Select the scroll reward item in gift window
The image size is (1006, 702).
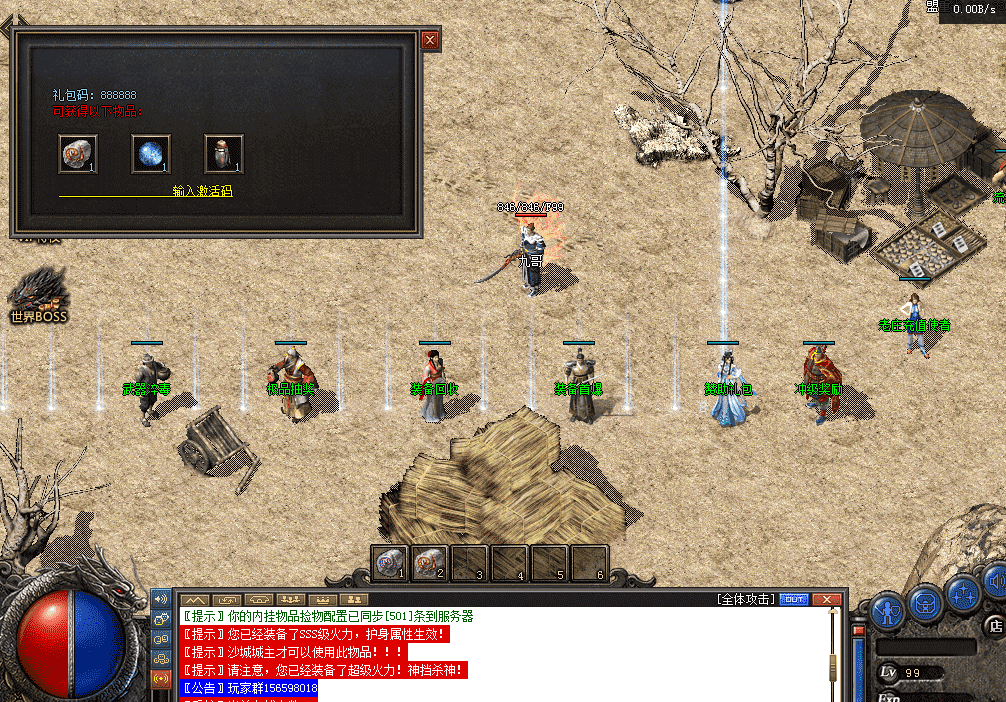coord(77,154)
